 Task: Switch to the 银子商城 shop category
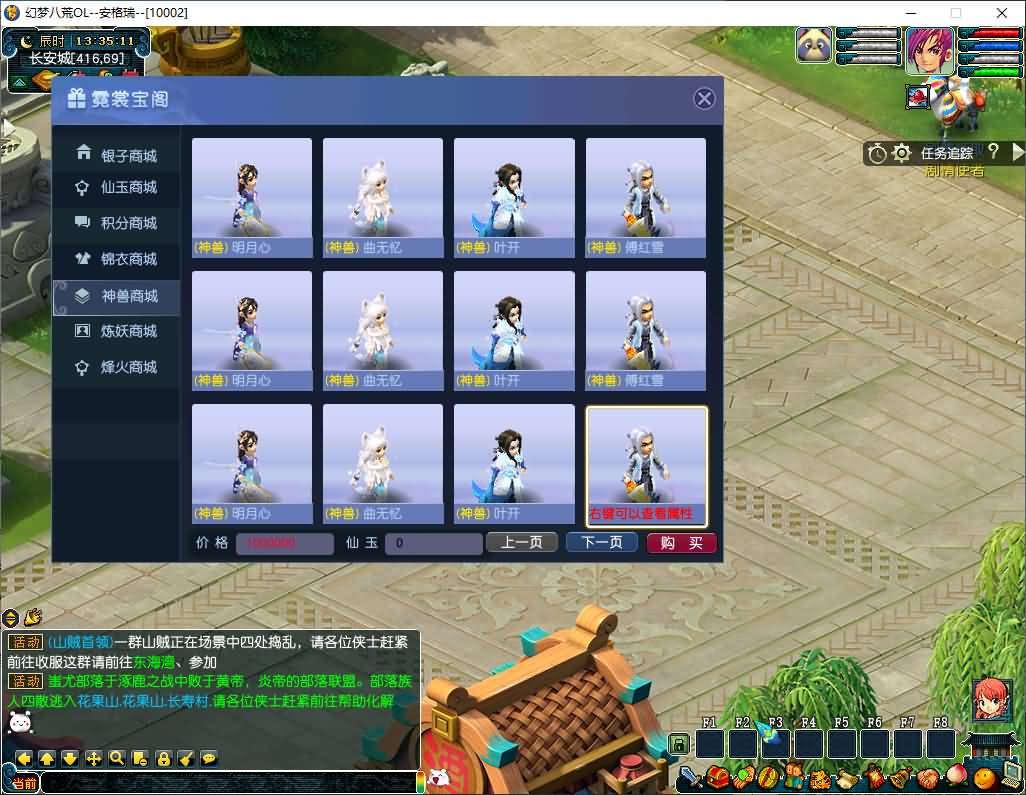coord(117,155)
